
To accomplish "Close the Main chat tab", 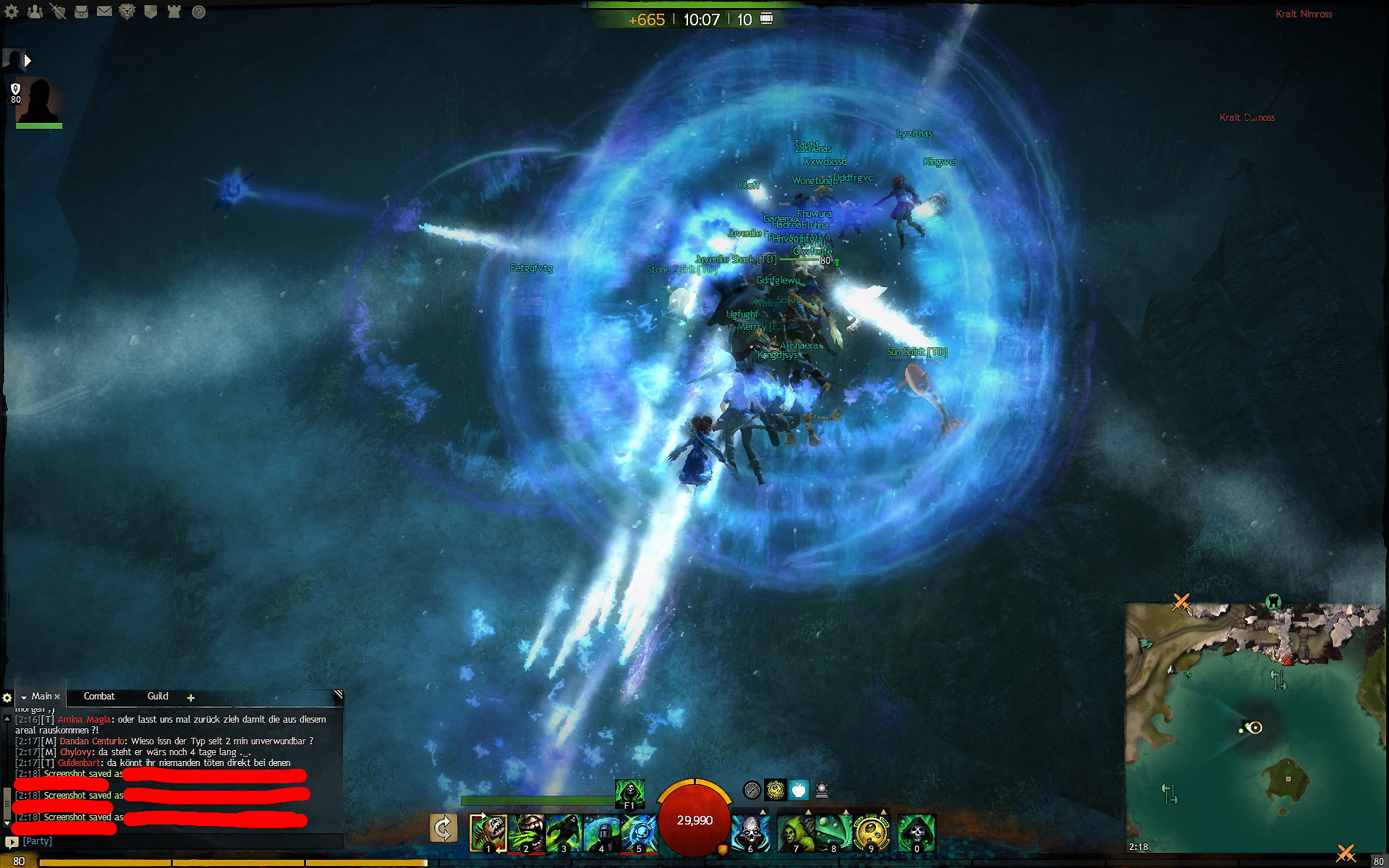I will [x=57, y=697].
